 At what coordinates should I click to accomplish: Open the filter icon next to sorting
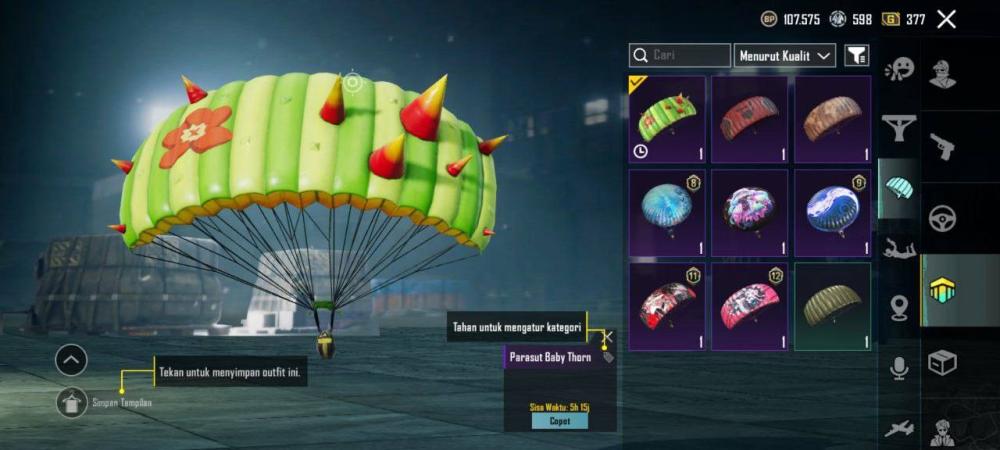857,56
